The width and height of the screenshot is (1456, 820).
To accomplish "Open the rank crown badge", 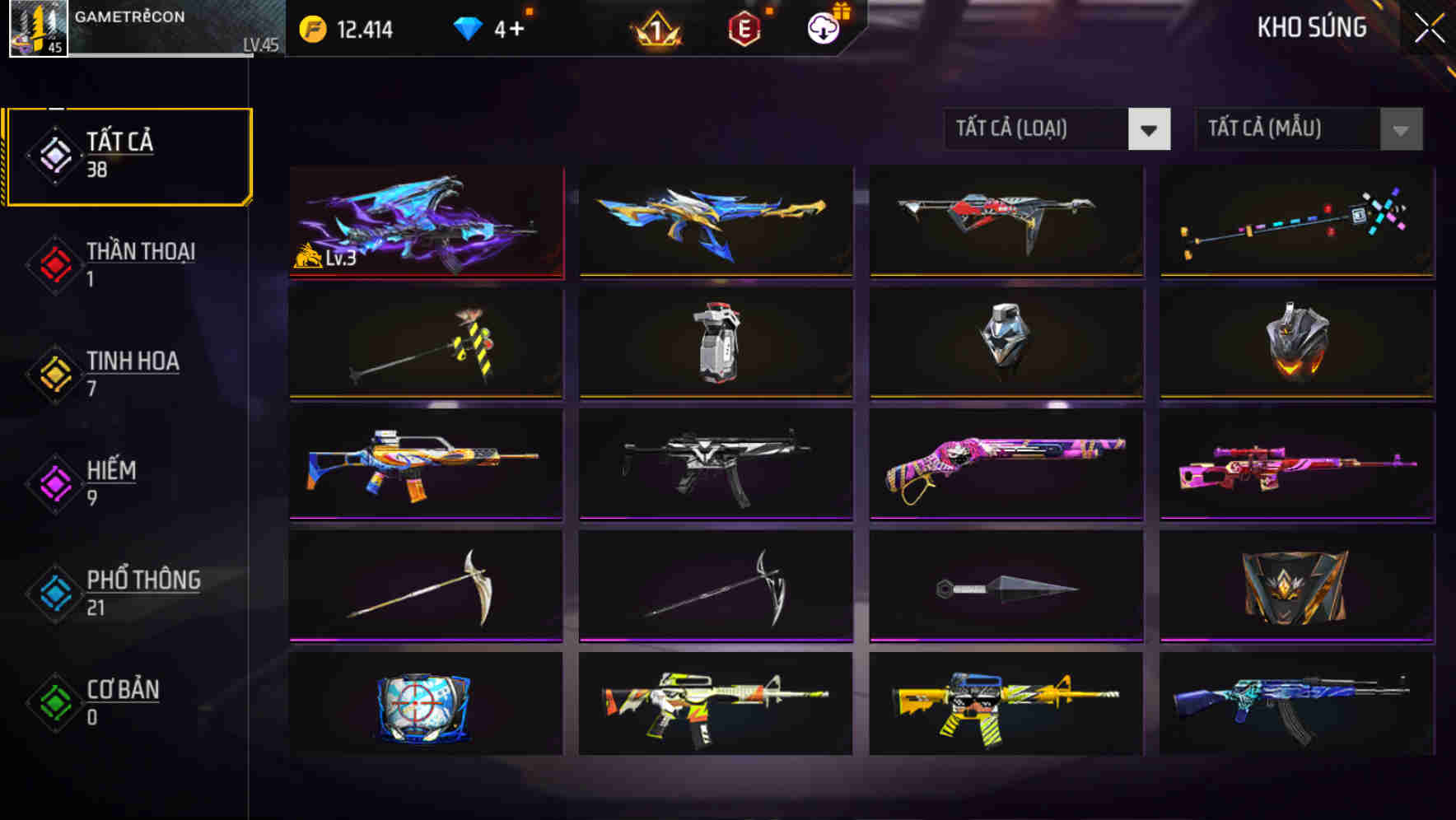I will 650,30.
